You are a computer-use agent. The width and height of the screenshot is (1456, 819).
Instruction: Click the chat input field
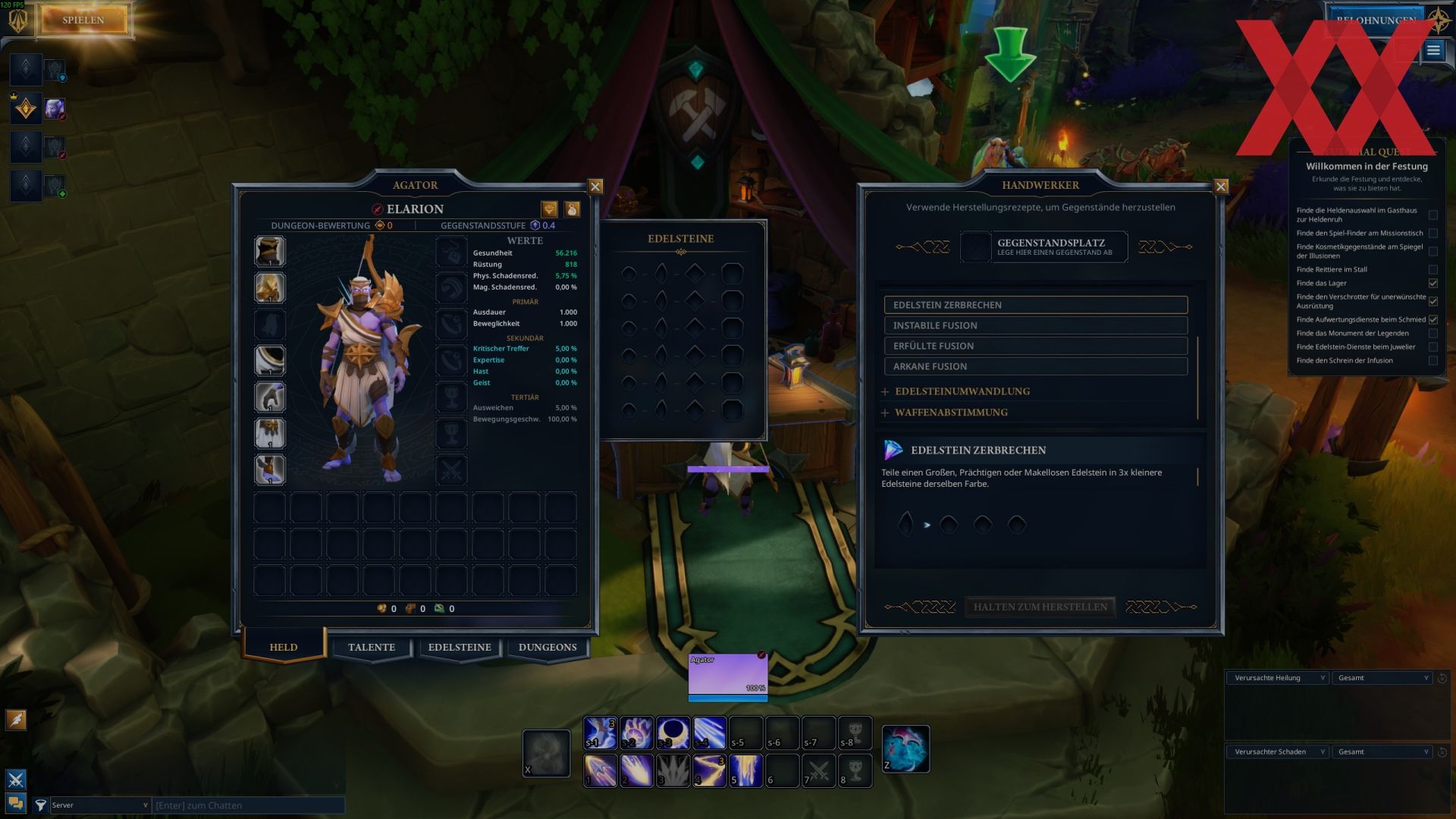(x=248, y=805)
